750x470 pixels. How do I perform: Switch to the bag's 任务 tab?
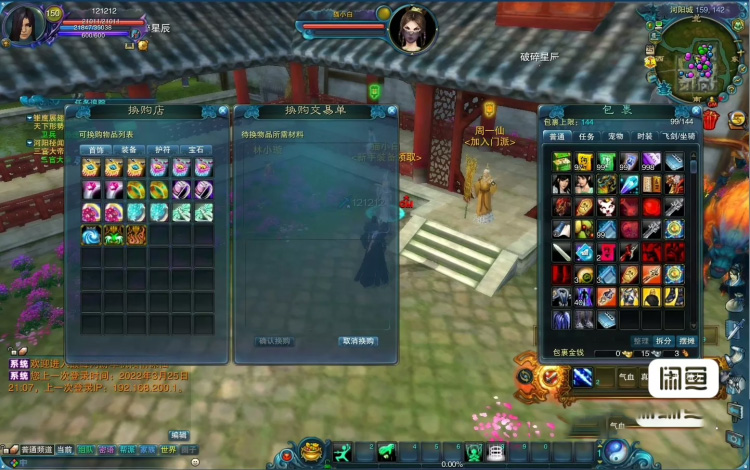[x=587, y=136]
